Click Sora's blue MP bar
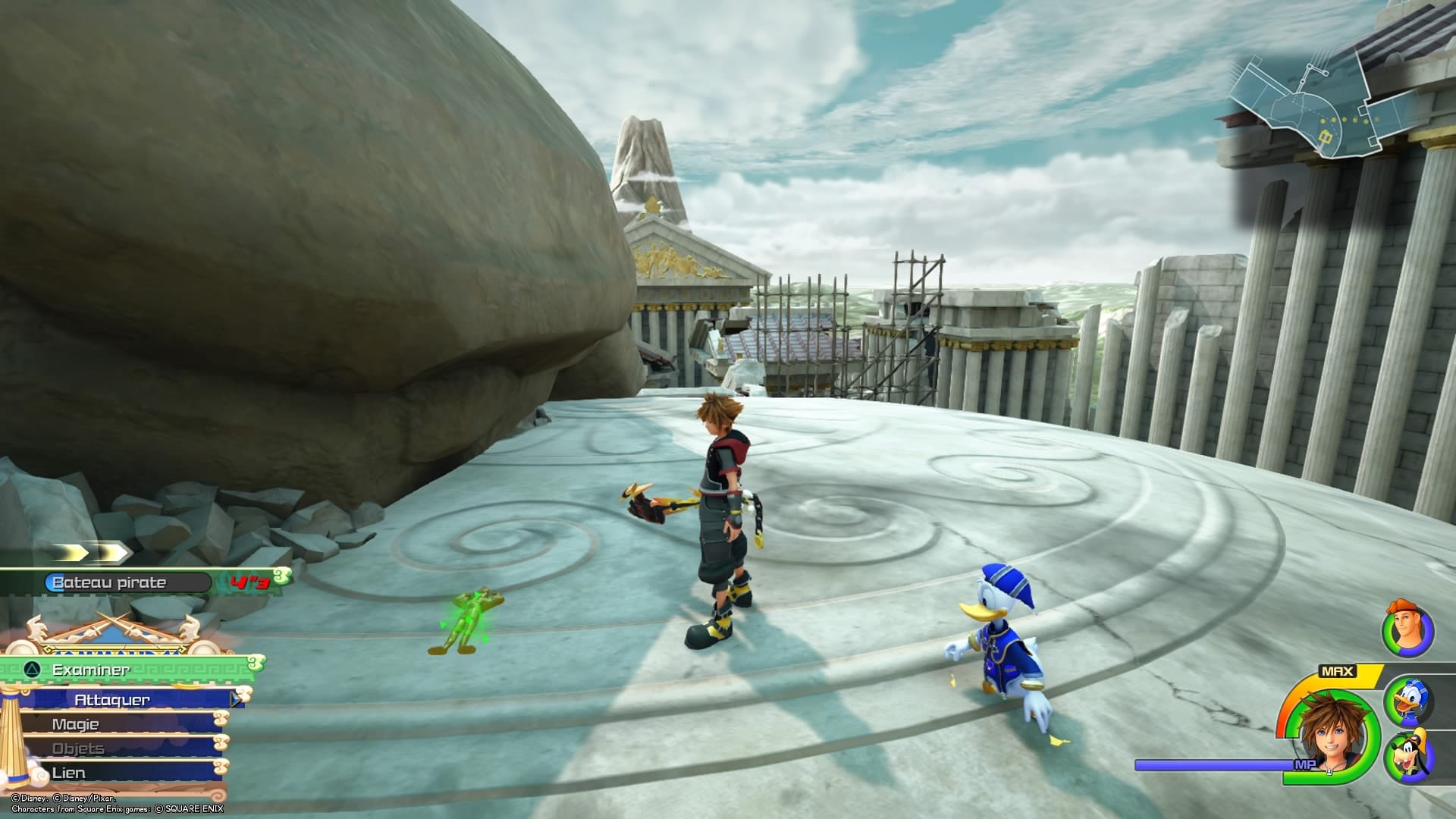This screenshot has height=819, width=1456. coord(1213,766)
